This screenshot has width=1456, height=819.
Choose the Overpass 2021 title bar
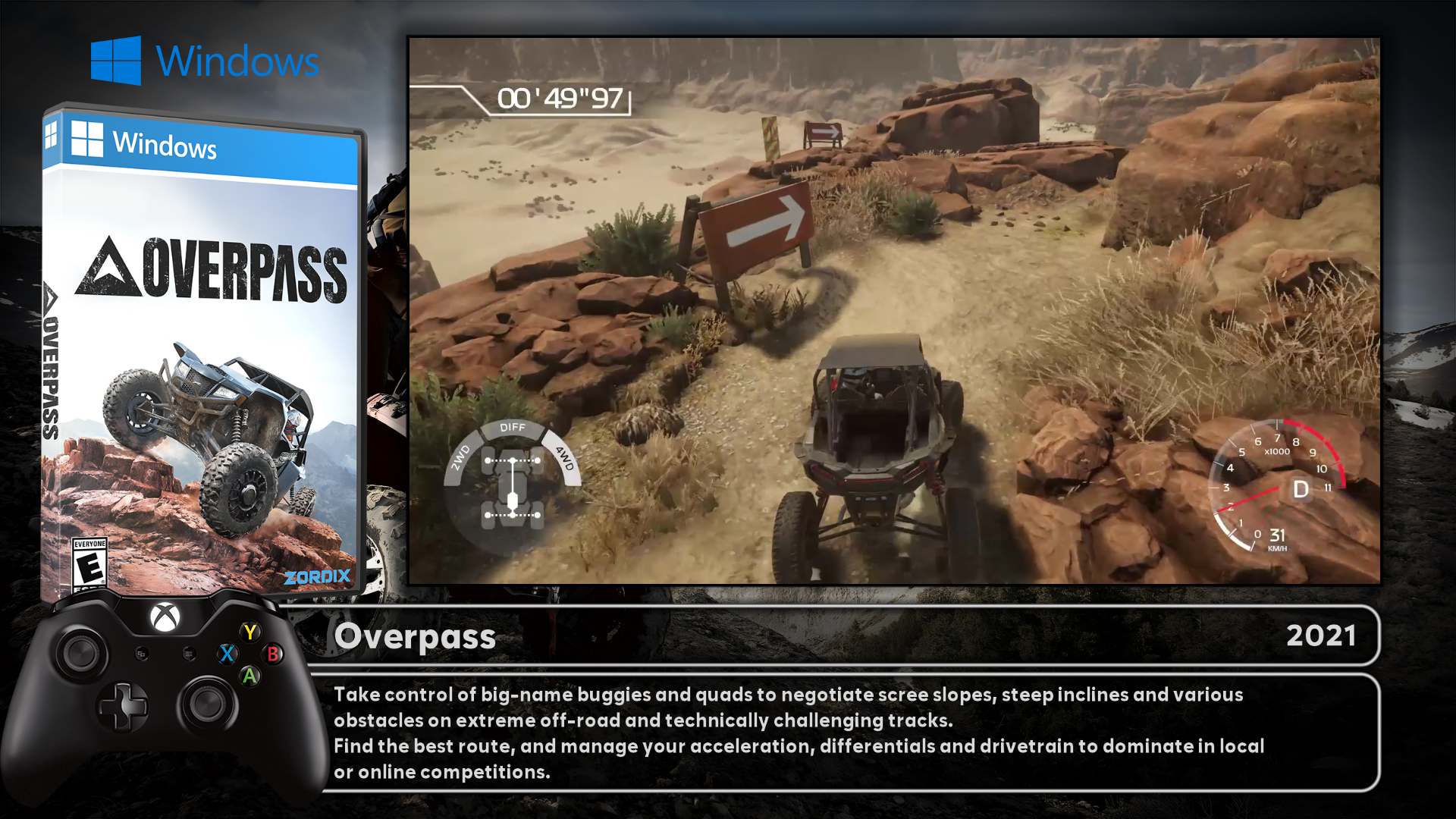(x=842, y=635)
